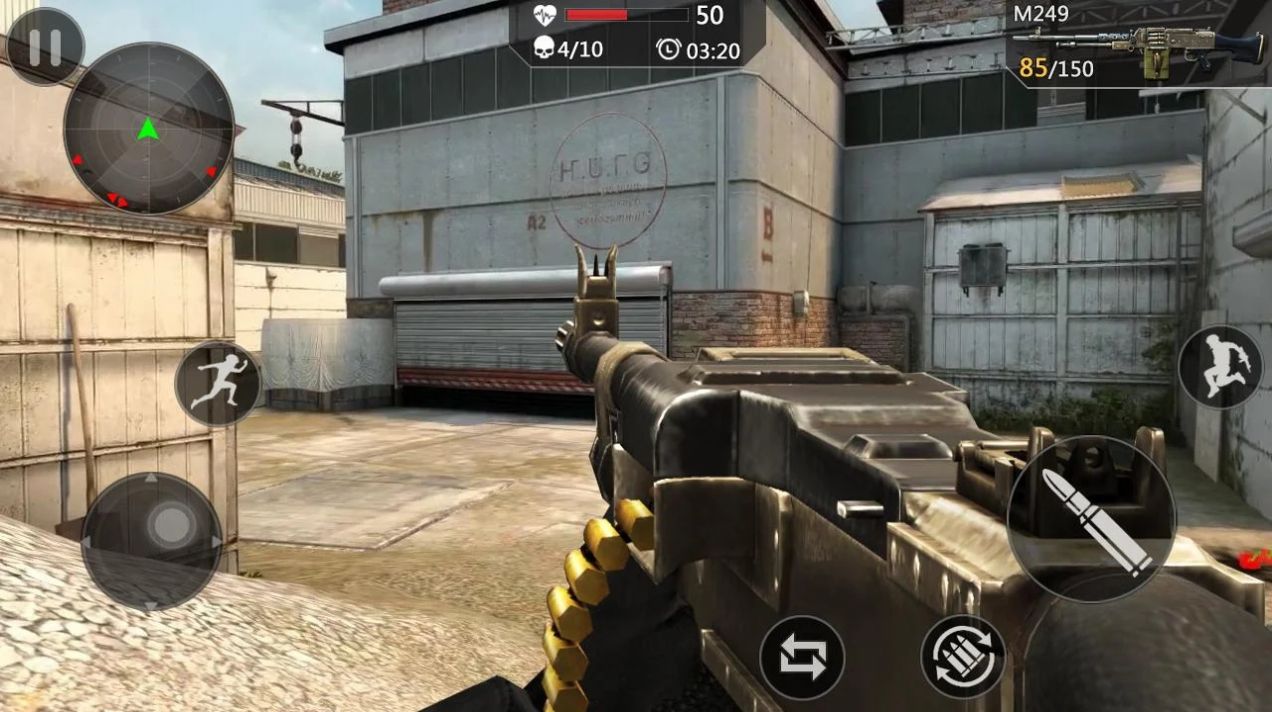The height and width of the screenshot is (712, 1272).
Task: Tap the jump button with leaping figure
Action: (1220, 366)
